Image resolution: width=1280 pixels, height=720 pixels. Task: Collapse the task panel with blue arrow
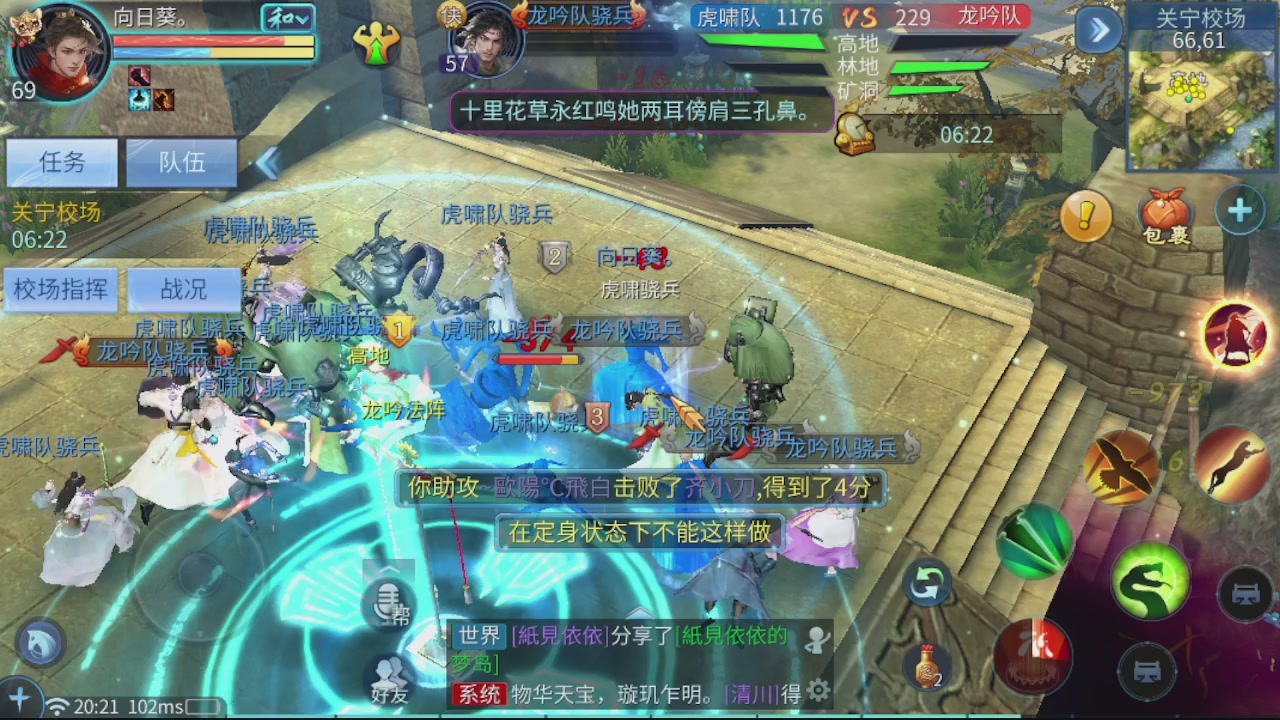click(x=270, y=164)
